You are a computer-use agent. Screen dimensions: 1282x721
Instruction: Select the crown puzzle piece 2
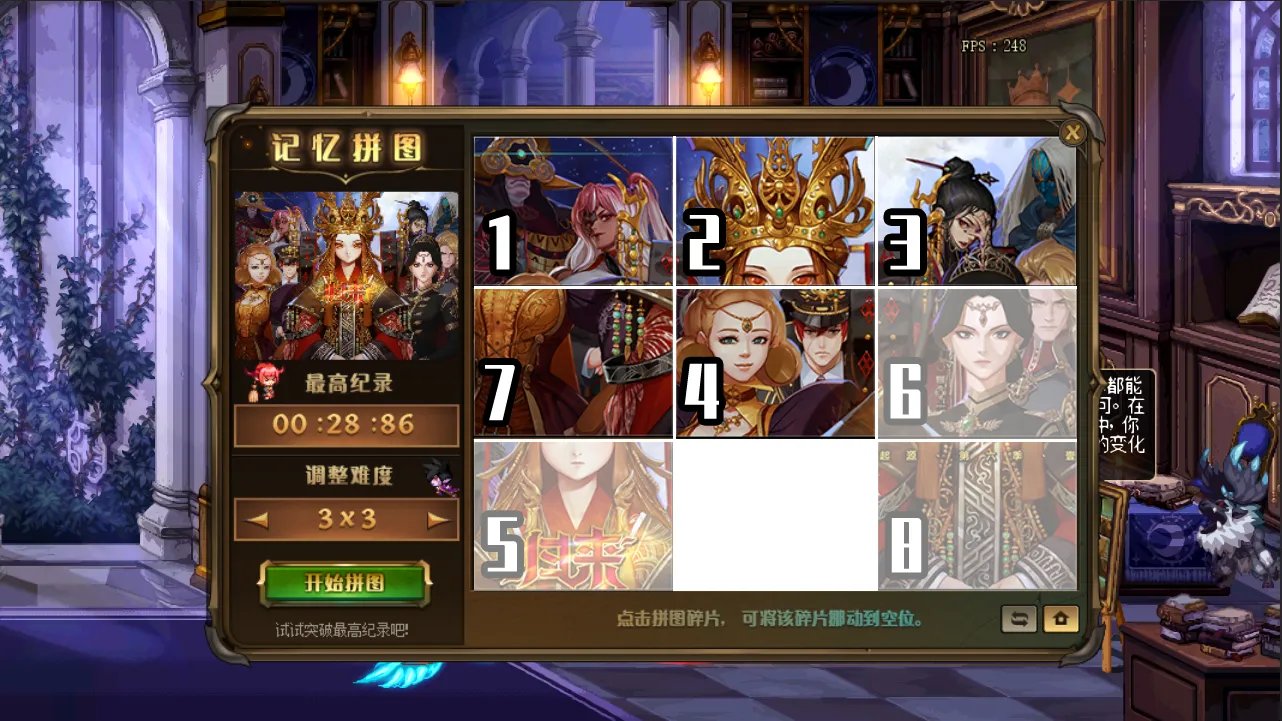pos(775,212)
